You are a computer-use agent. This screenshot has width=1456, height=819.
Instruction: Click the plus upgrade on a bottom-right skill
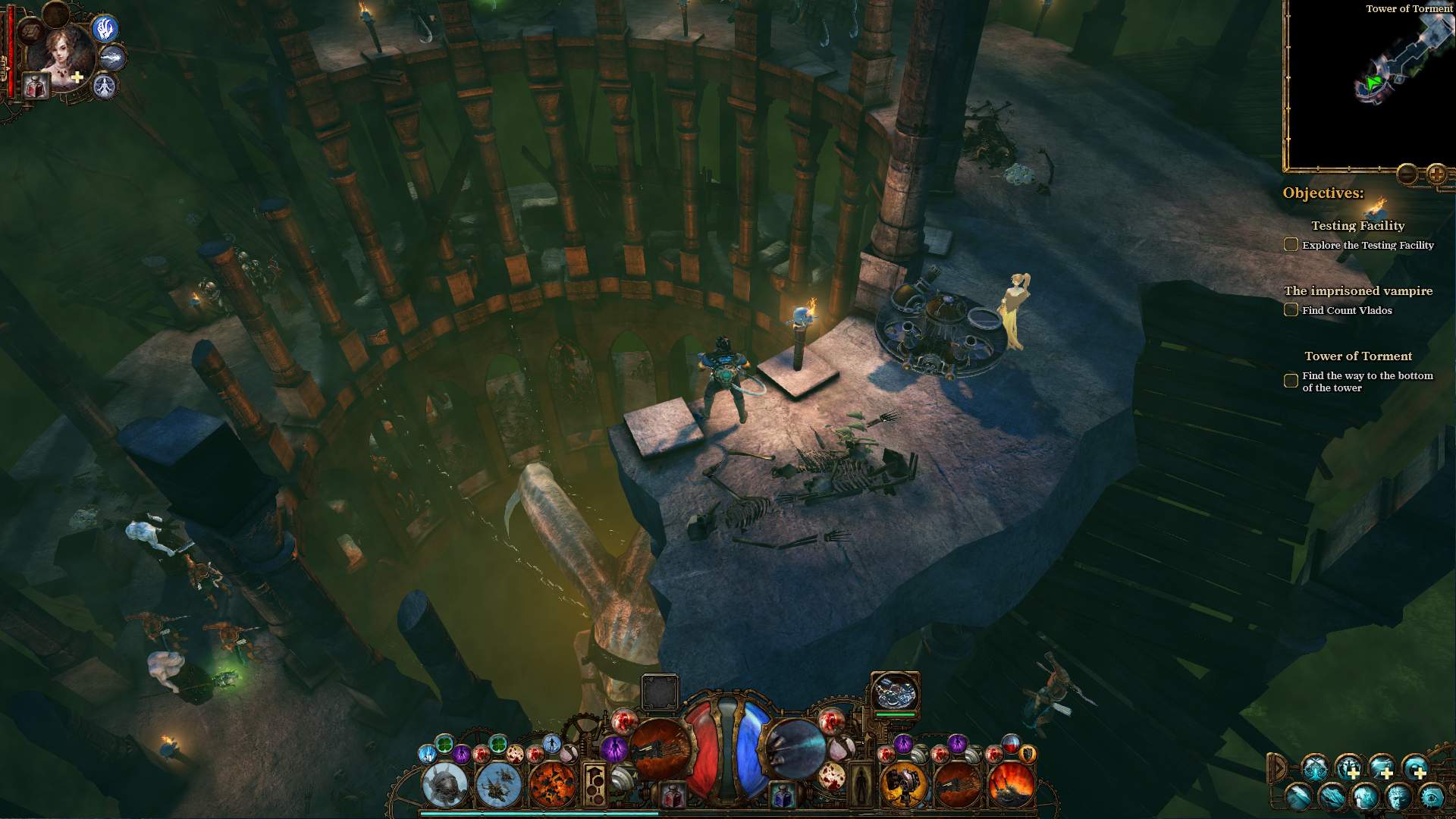click(x=1354, y=774)
